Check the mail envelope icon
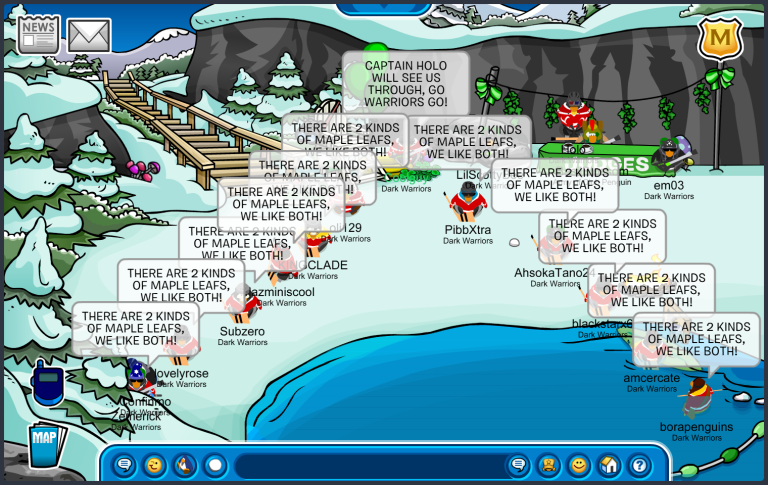The height and width of the screenshot is (485, 768). (x=89, y=35)
